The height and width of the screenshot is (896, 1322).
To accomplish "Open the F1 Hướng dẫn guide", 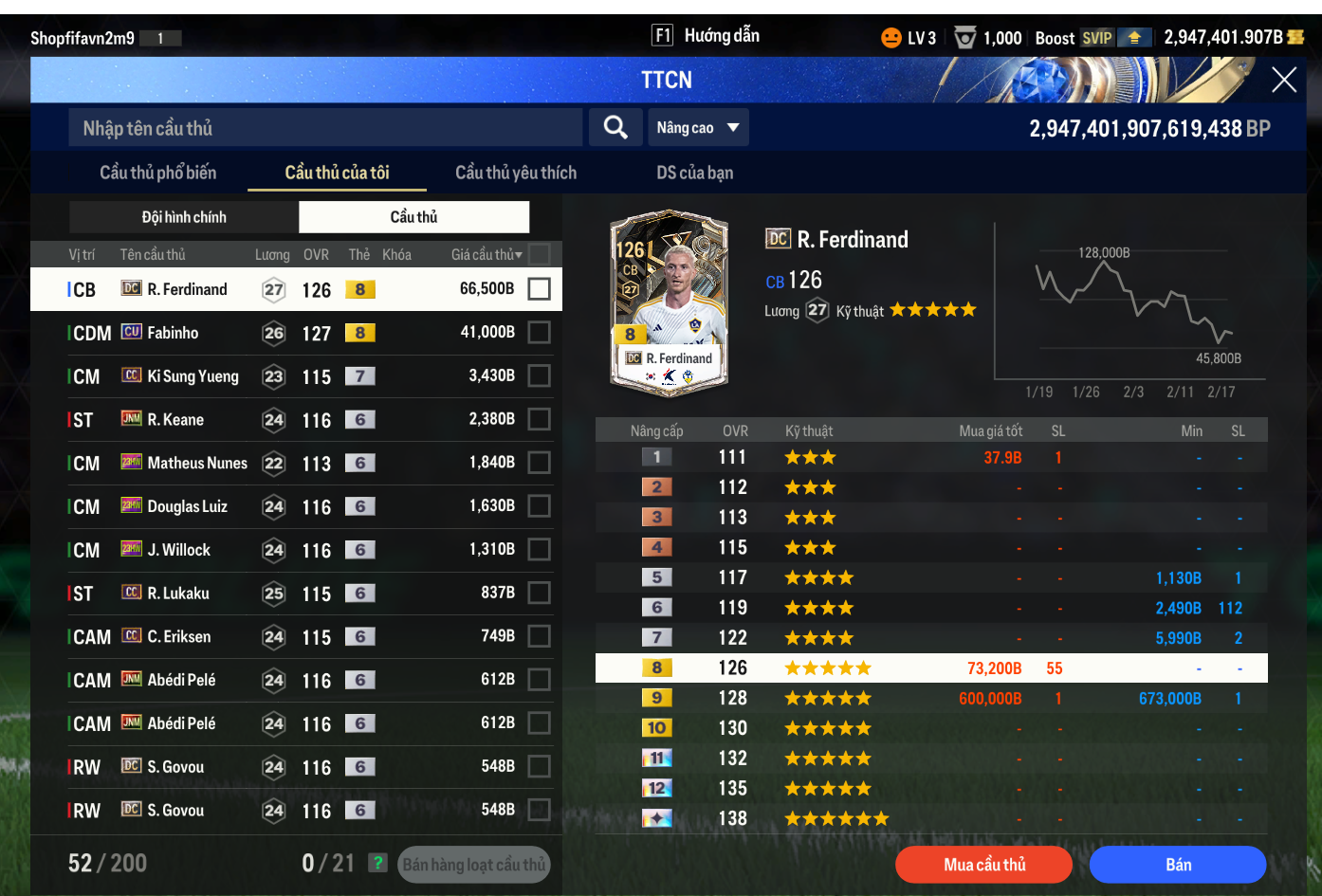I will pos(707,36).
